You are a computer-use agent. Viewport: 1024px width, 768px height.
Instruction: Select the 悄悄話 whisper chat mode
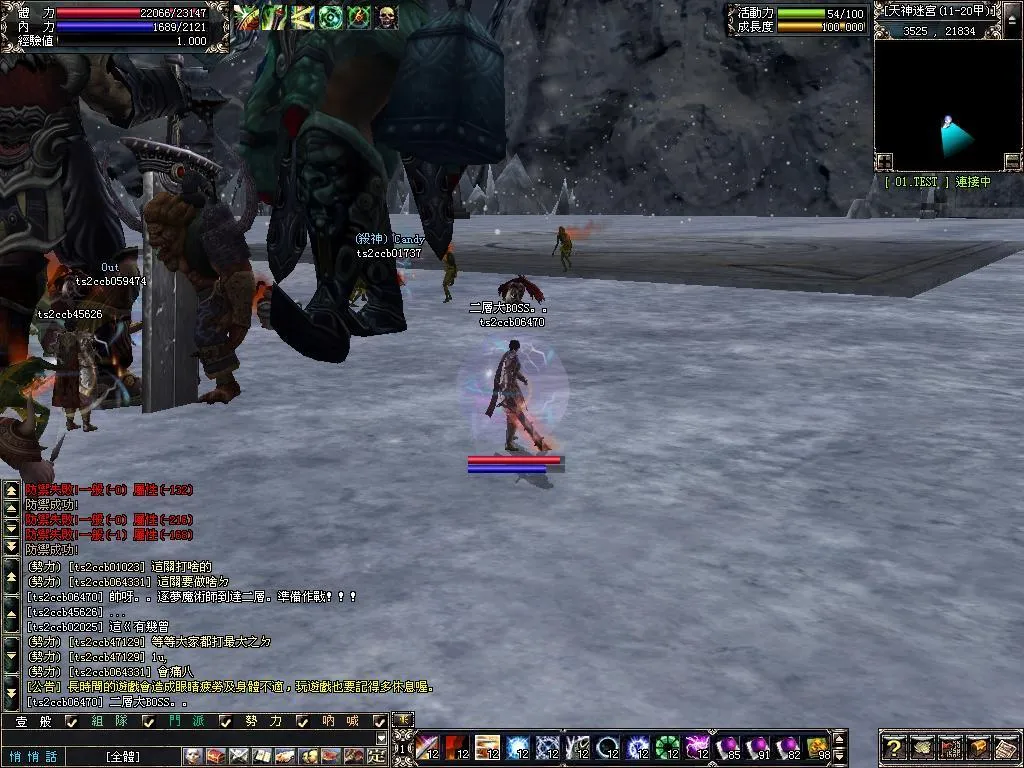(34, 756)
